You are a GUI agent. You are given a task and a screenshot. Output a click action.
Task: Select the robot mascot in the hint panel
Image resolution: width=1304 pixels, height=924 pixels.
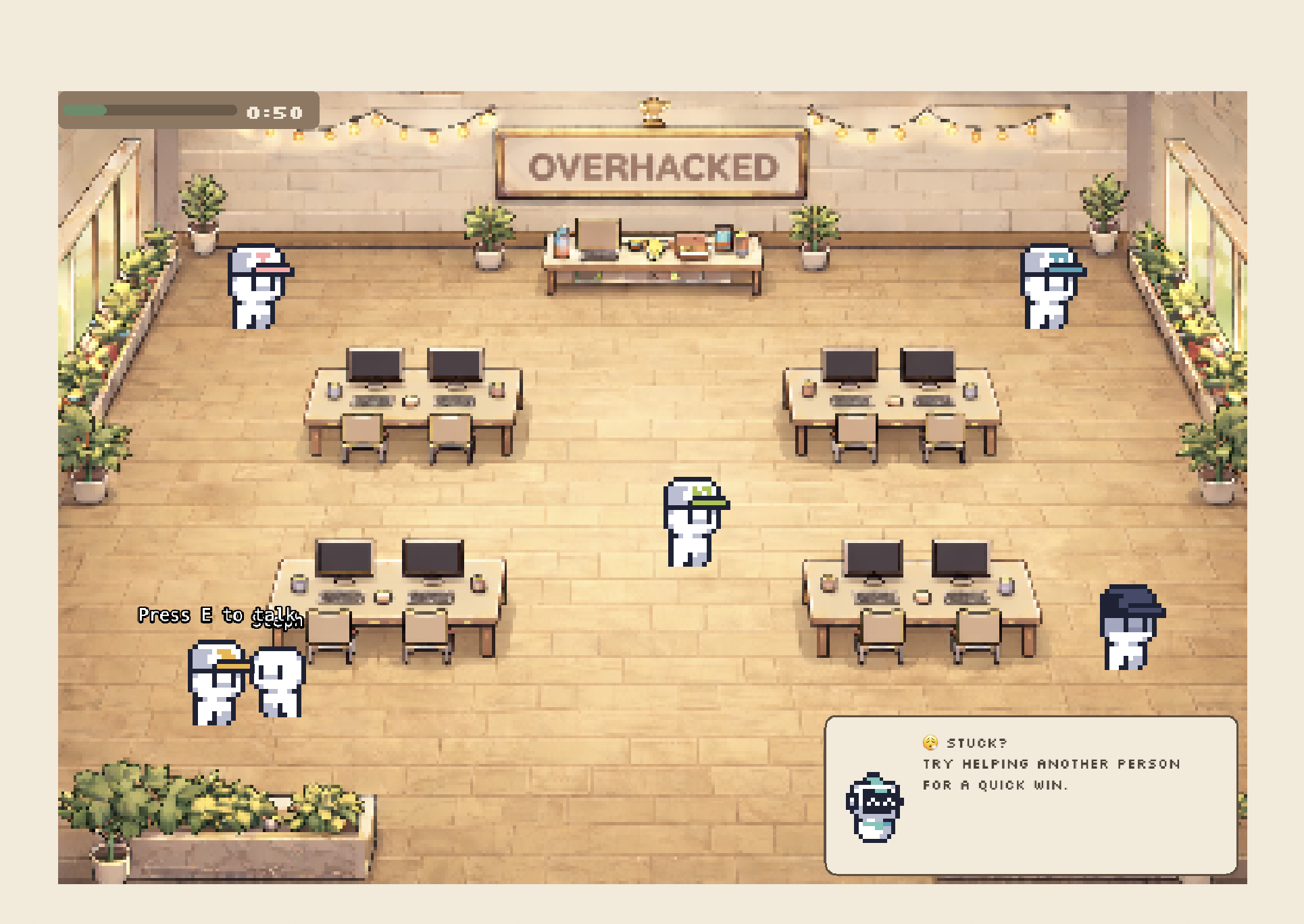coord(874,807)
